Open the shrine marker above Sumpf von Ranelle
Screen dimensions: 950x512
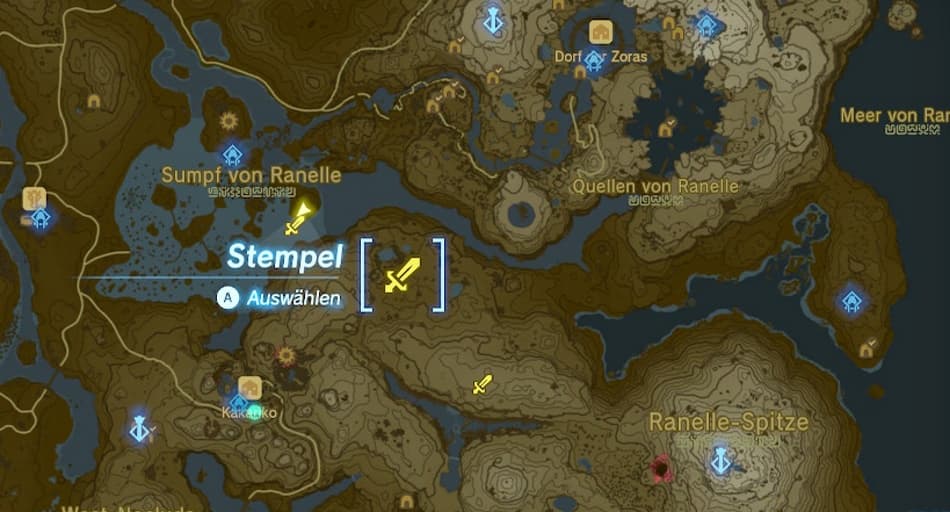pos(233,154)
